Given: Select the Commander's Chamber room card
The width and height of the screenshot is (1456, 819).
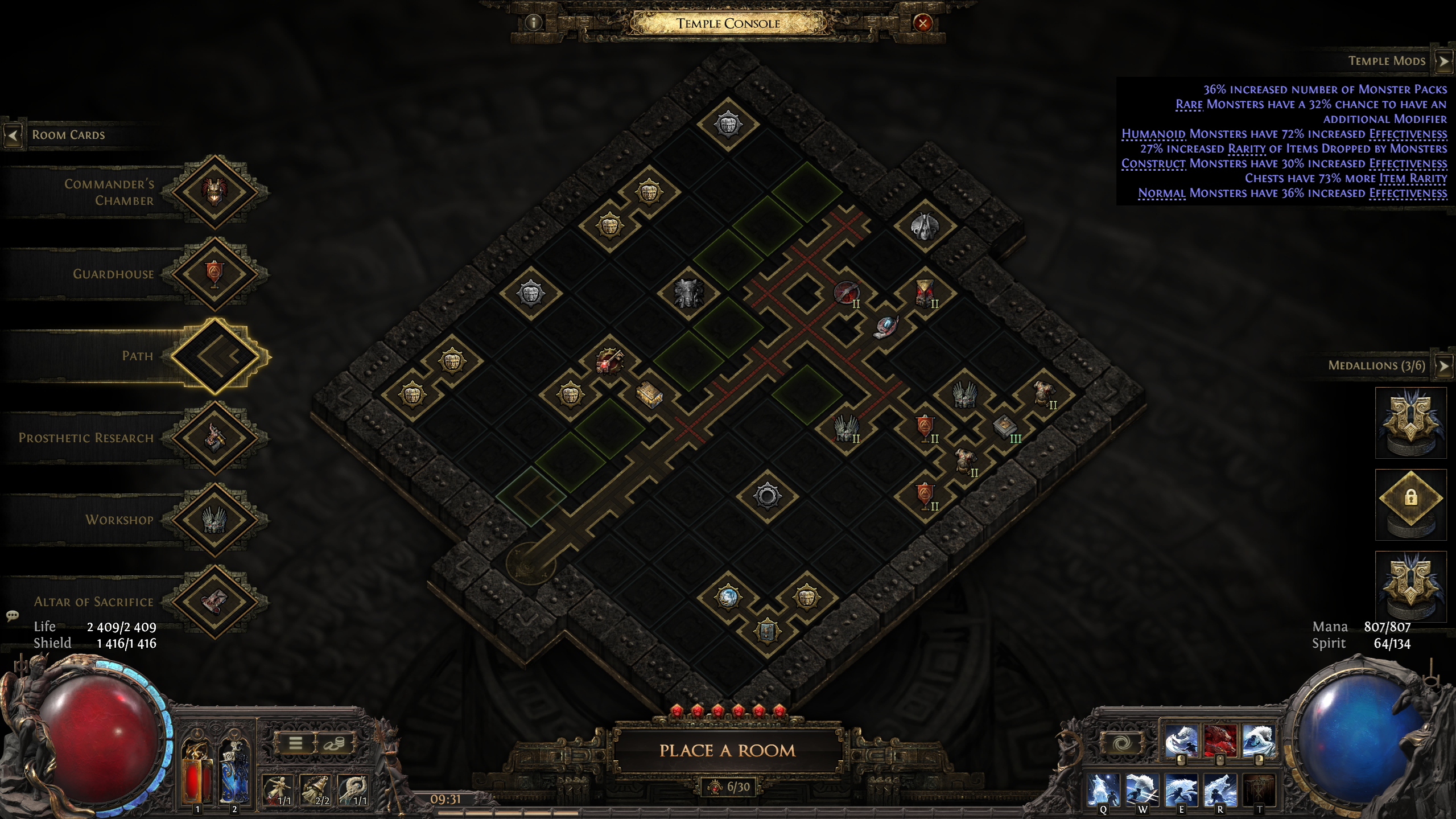Looking at the screenshot, I should (x=215, y=192).
